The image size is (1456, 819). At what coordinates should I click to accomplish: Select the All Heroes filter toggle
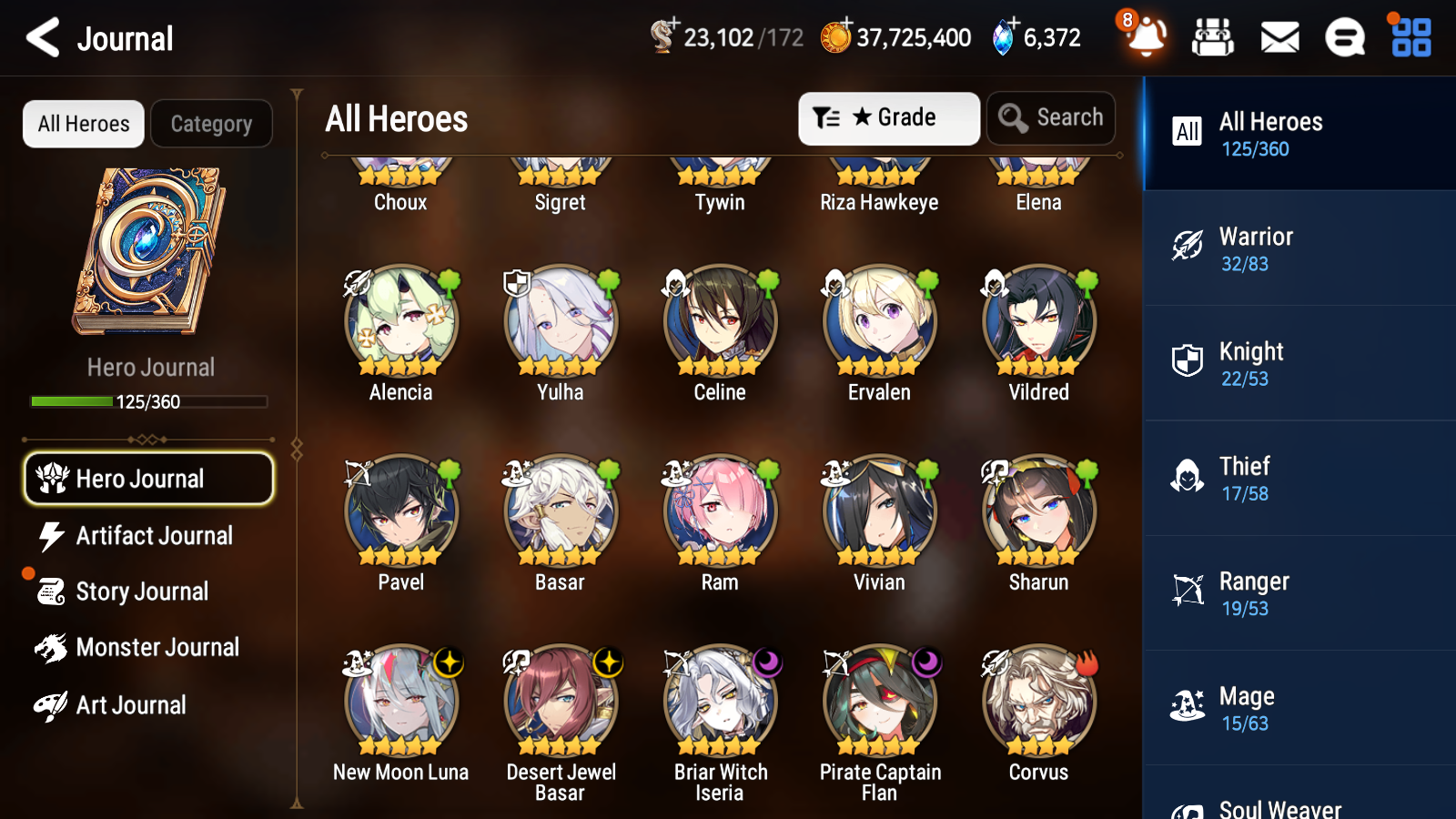click(x=83, y=124)
